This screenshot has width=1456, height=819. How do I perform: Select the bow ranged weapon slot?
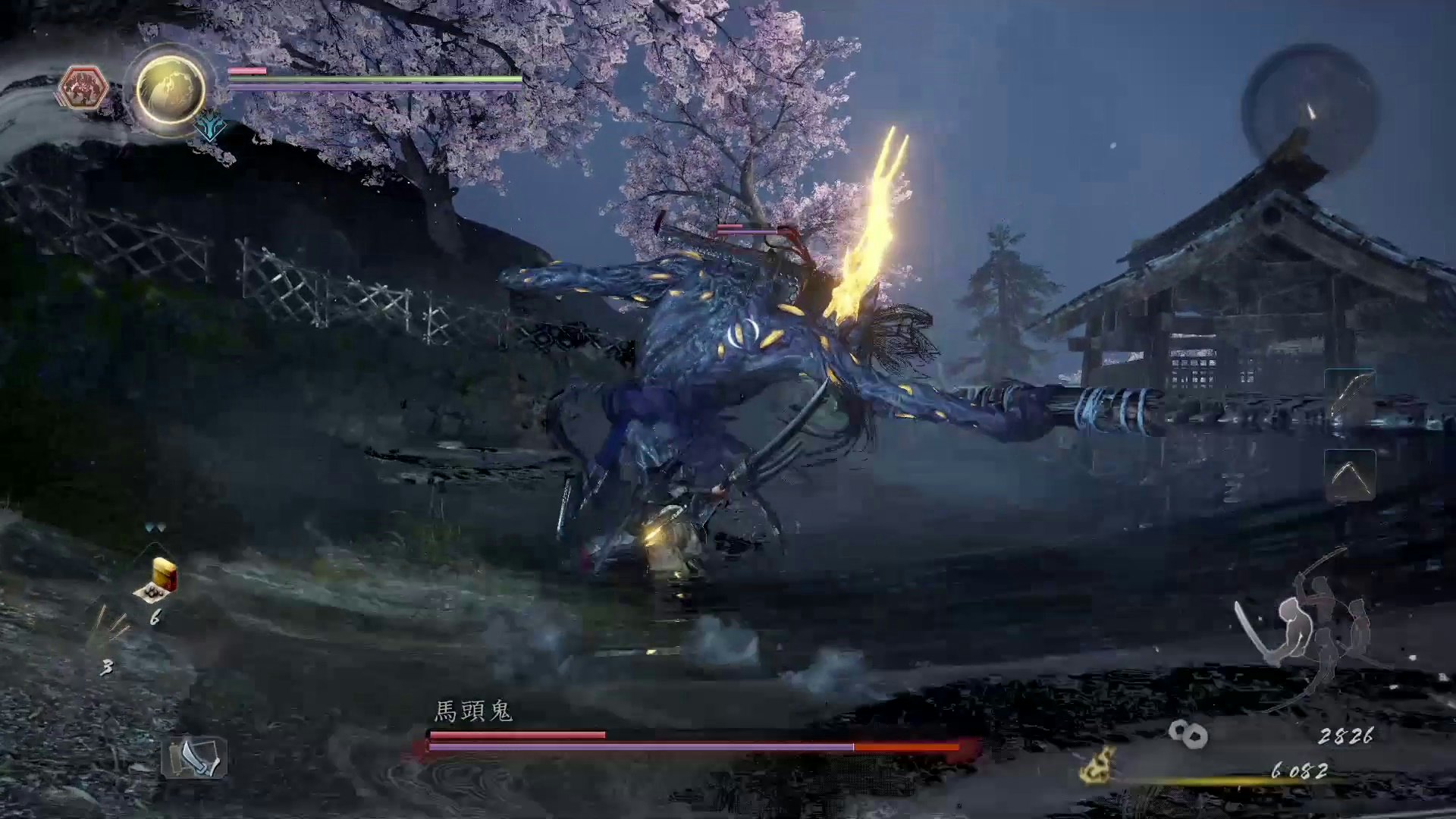coord(1350,395)
